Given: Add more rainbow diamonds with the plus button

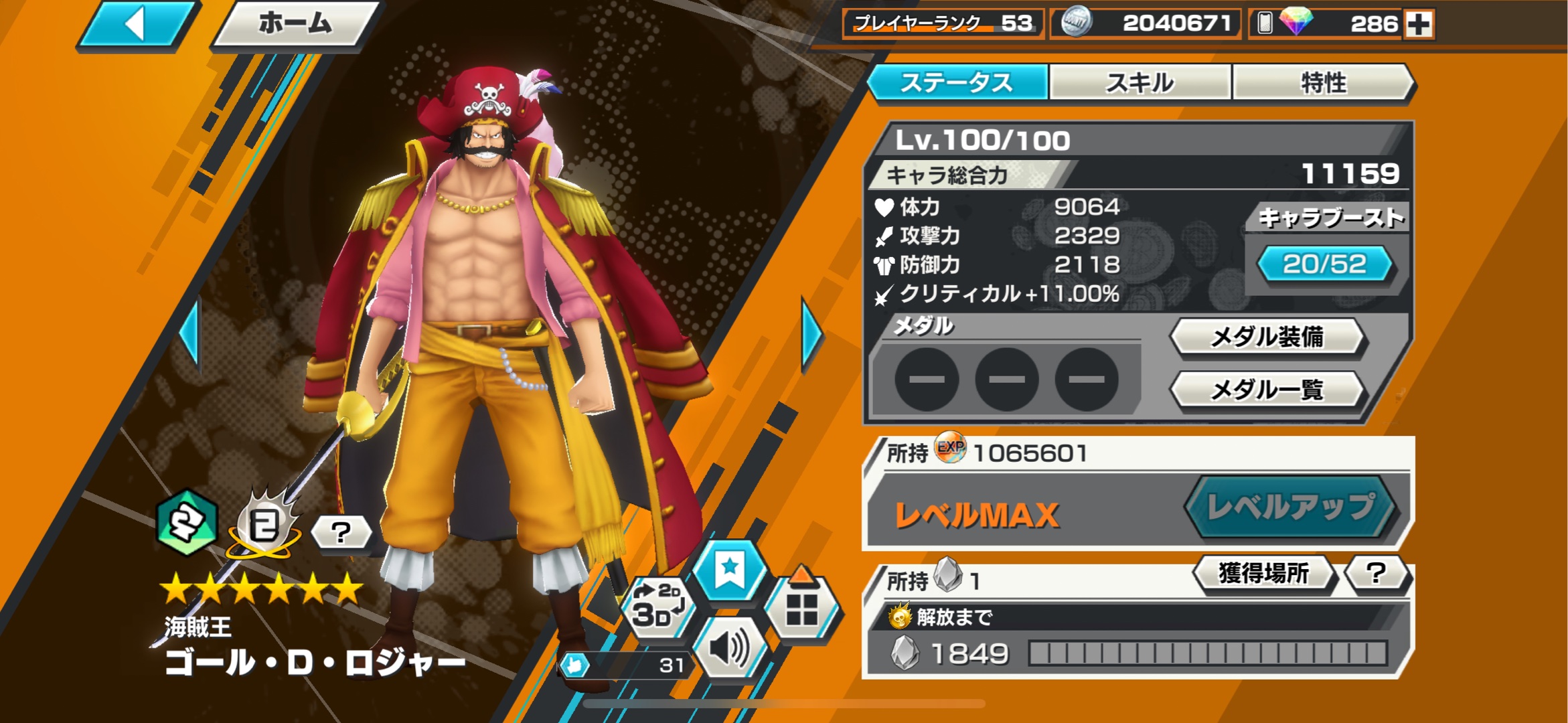Looking at the screenshot, I should [x=1419, y=25].
